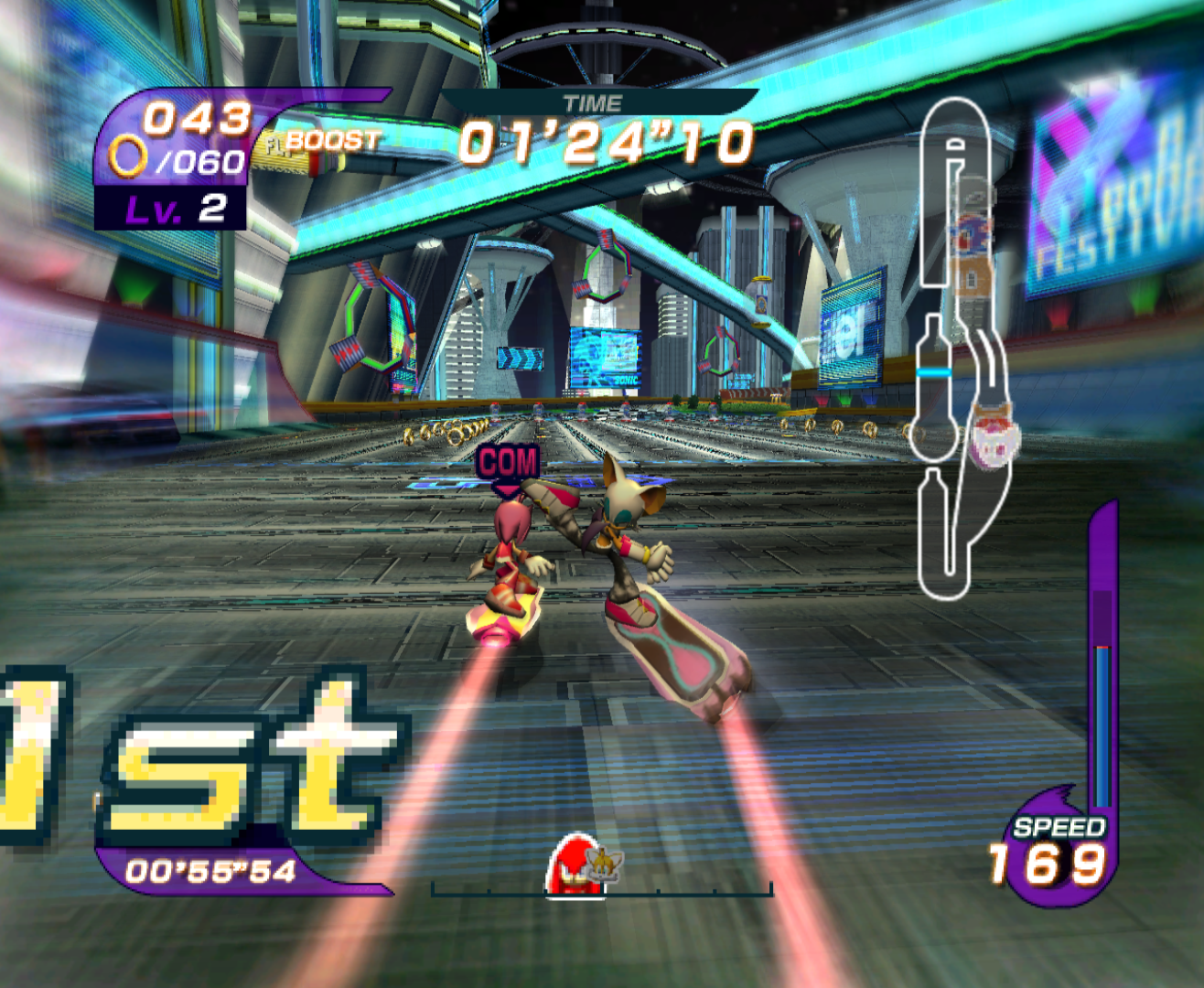The image size is (1204, 988).
Task: Select the Tails icon on the progress bar
Action: [606, 862]
